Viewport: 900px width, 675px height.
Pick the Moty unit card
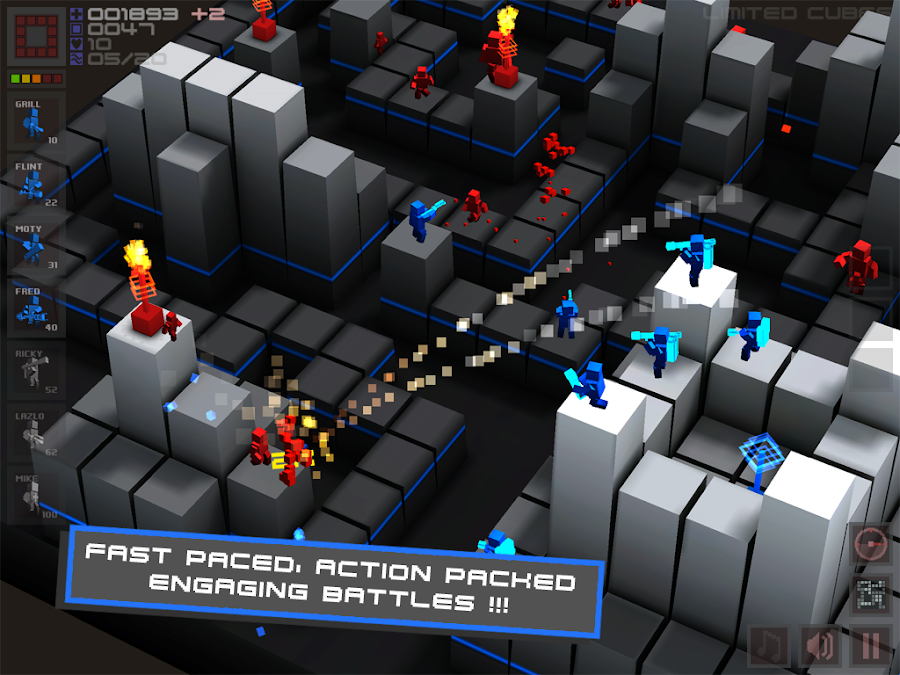click(36, 246)
